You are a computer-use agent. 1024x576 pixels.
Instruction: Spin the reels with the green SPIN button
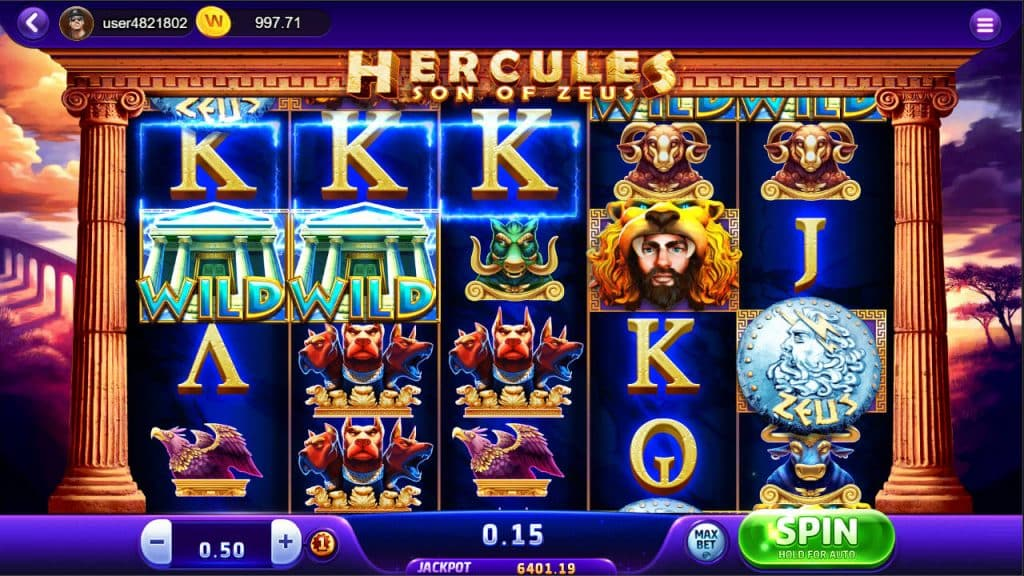click(816, 538)
